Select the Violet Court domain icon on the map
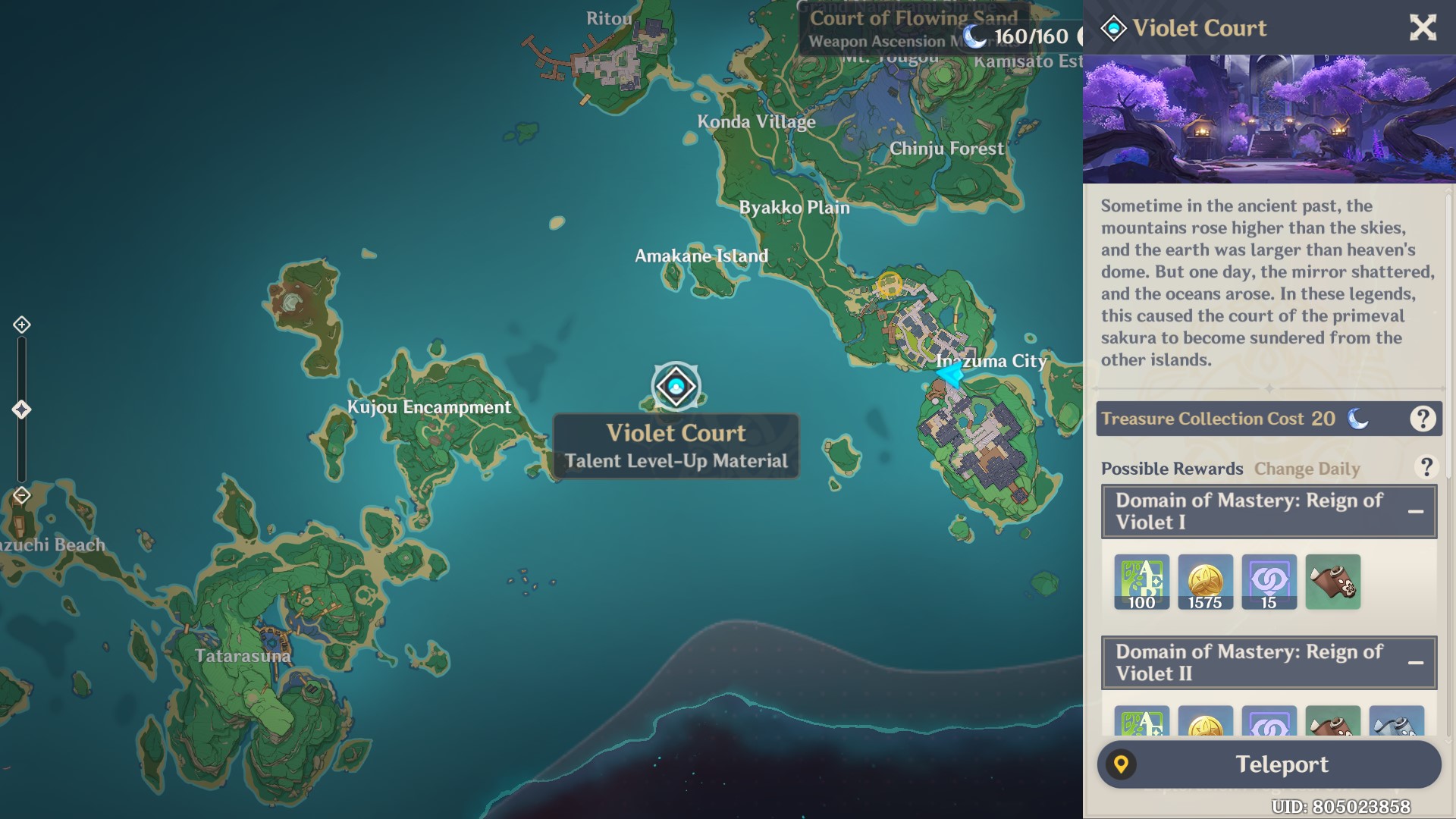1456x819 pixels. pos(676,386)
